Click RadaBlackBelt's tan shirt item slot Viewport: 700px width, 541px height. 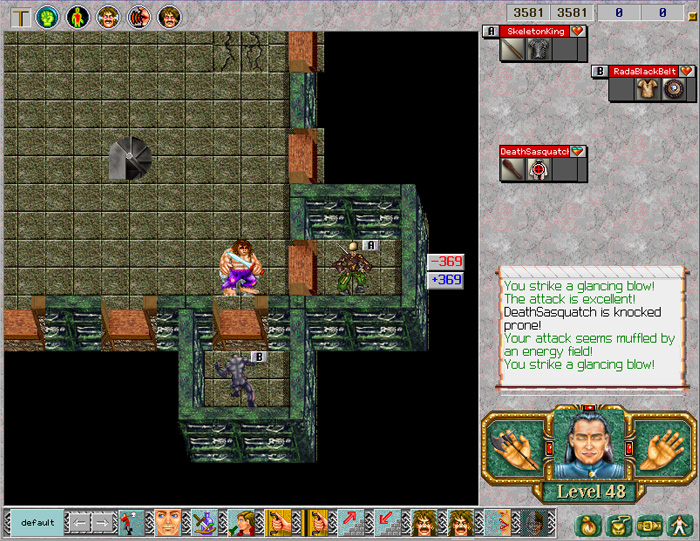tap(646, 89)
